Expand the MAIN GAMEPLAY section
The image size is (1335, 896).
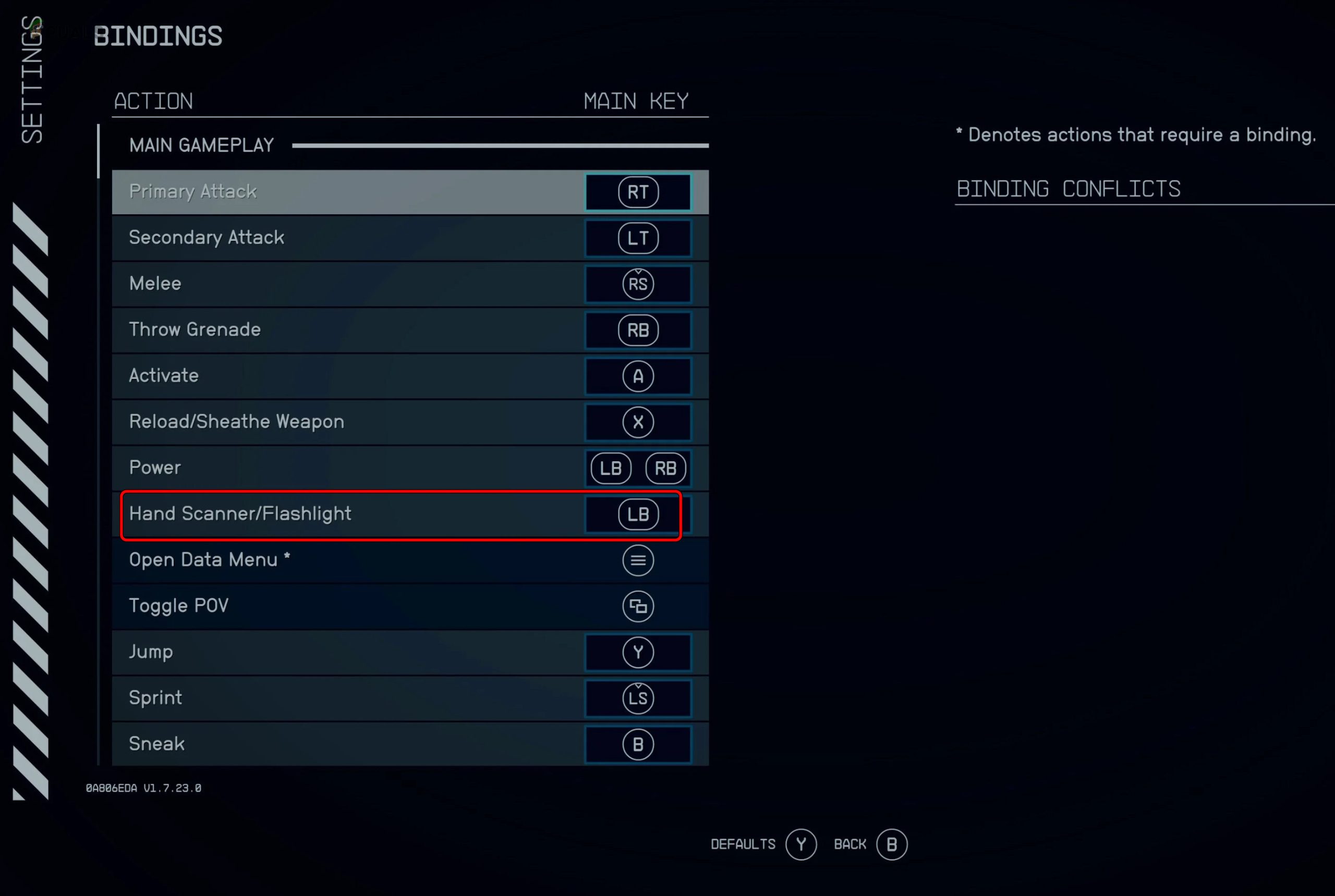click(x=201, y=144)
